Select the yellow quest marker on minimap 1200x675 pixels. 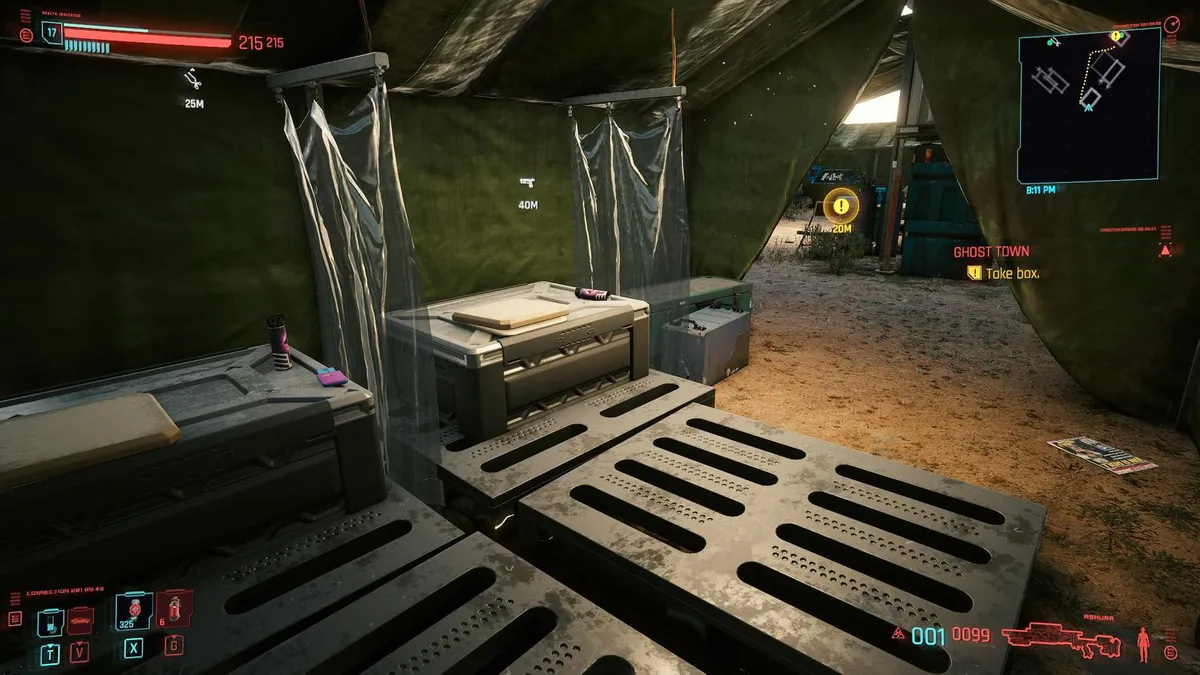pos(1117,38)
